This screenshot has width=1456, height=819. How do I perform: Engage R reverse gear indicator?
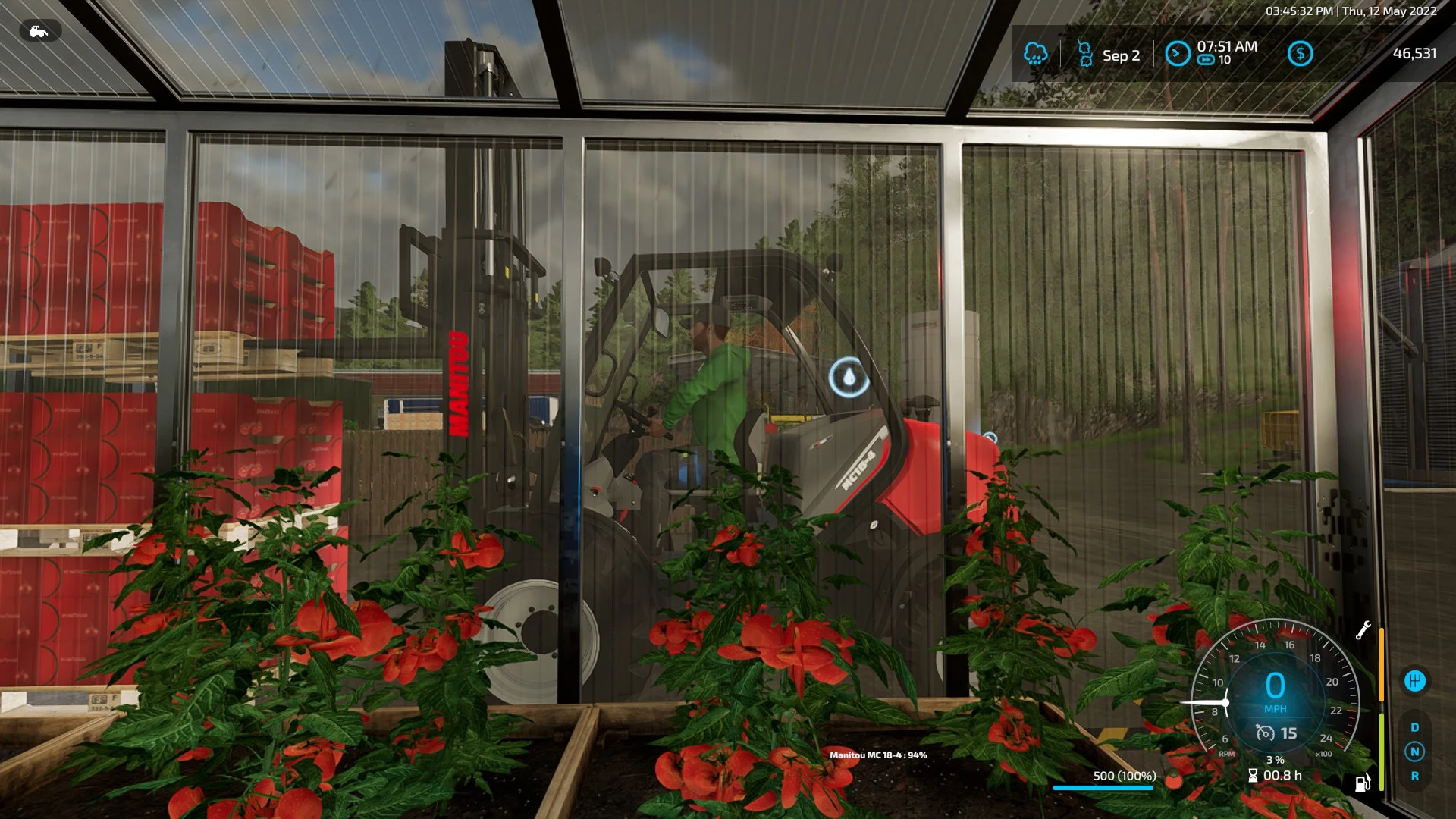click(x=1415, y=775)
